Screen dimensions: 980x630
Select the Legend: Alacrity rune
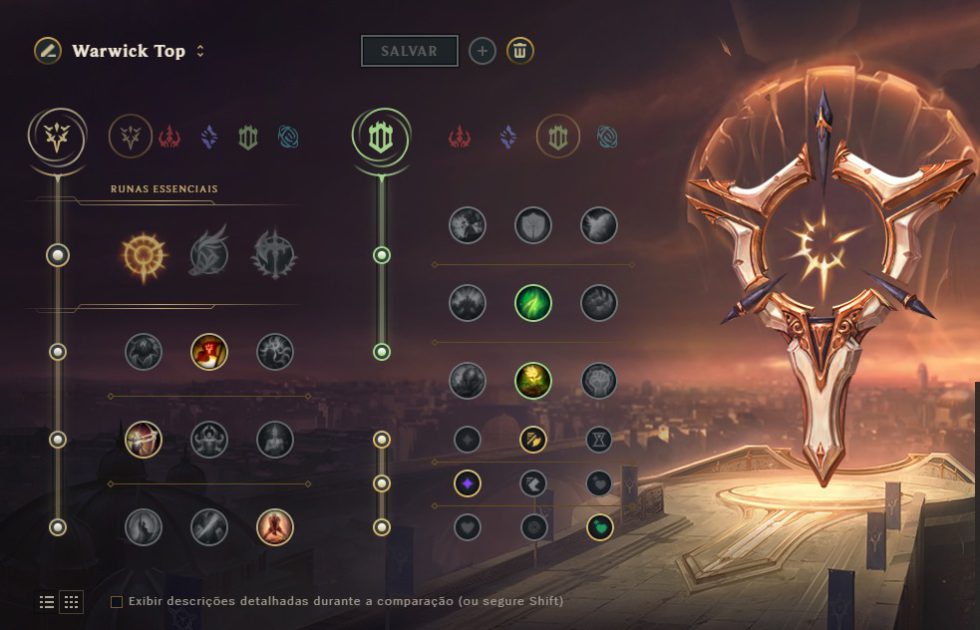pos(143,439)
